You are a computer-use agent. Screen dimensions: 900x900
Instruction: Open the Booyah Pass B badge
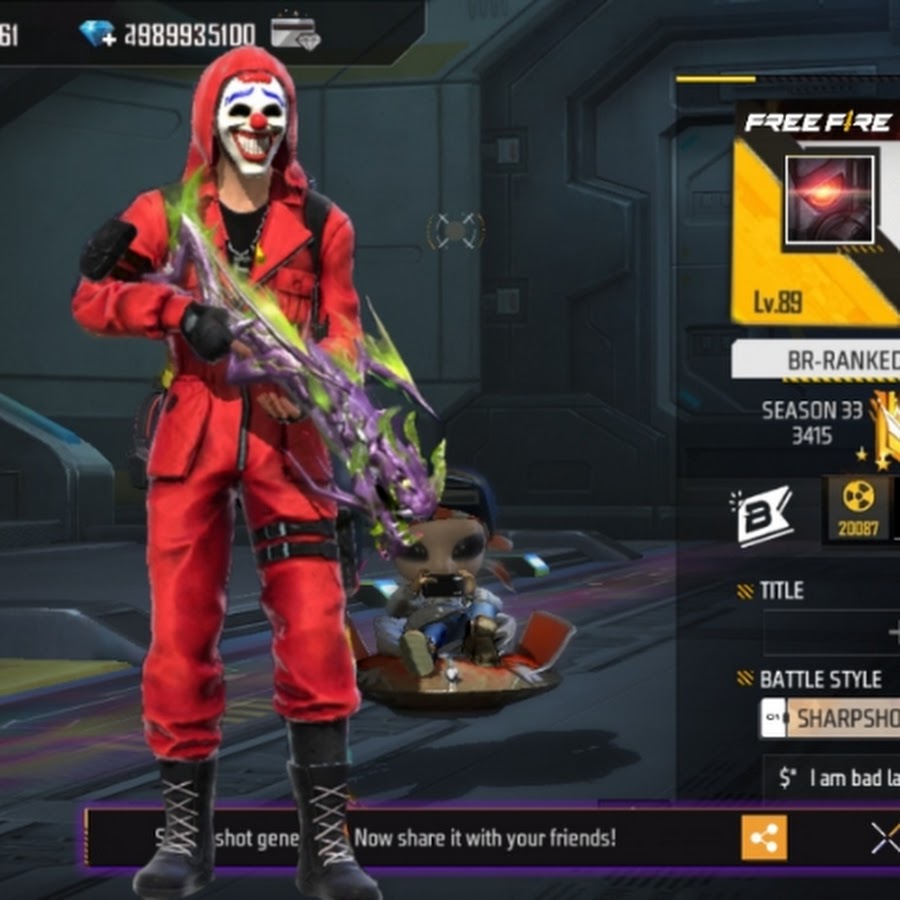pyautogui.click(x=765, y=514)
